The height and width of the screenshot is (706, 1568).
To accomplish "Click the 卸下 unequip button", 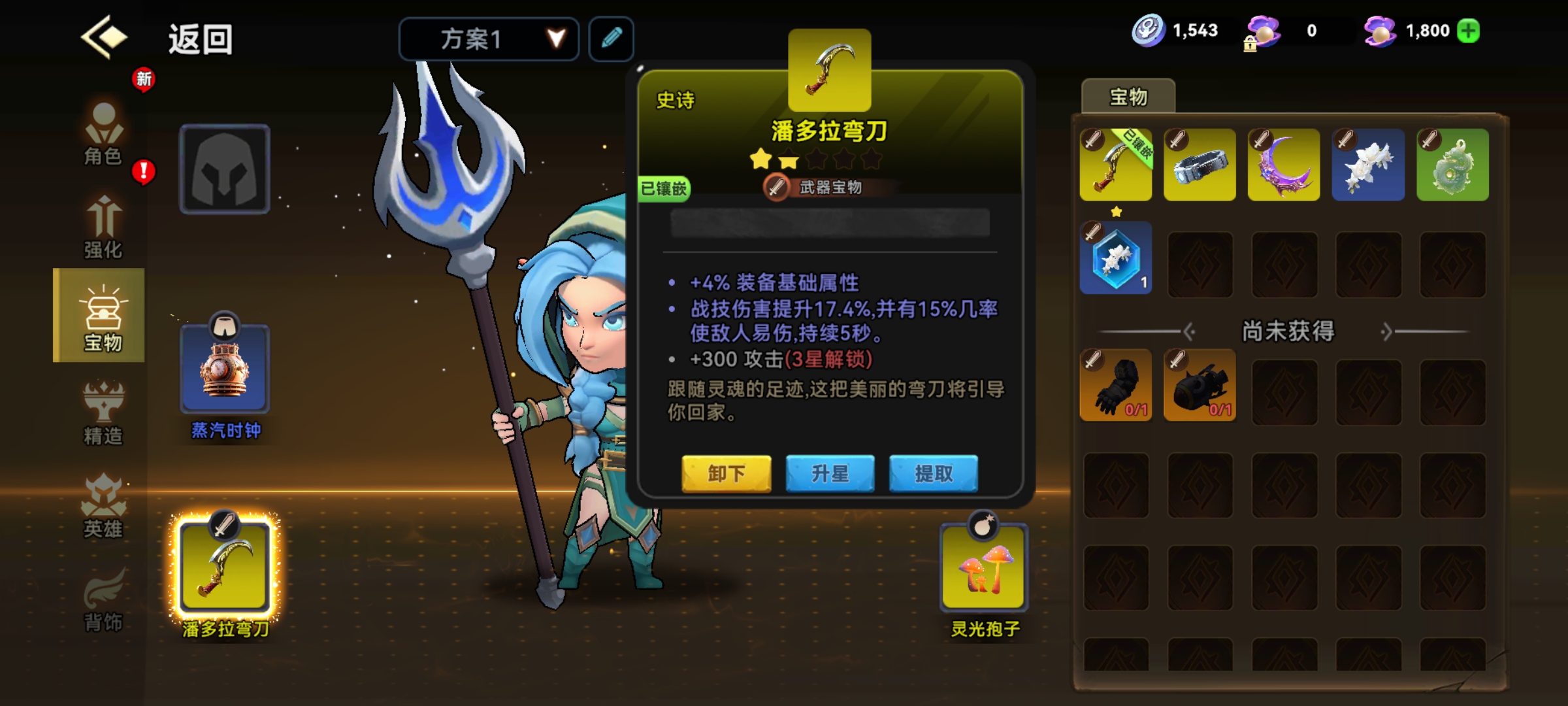I will tap(726, 474).
